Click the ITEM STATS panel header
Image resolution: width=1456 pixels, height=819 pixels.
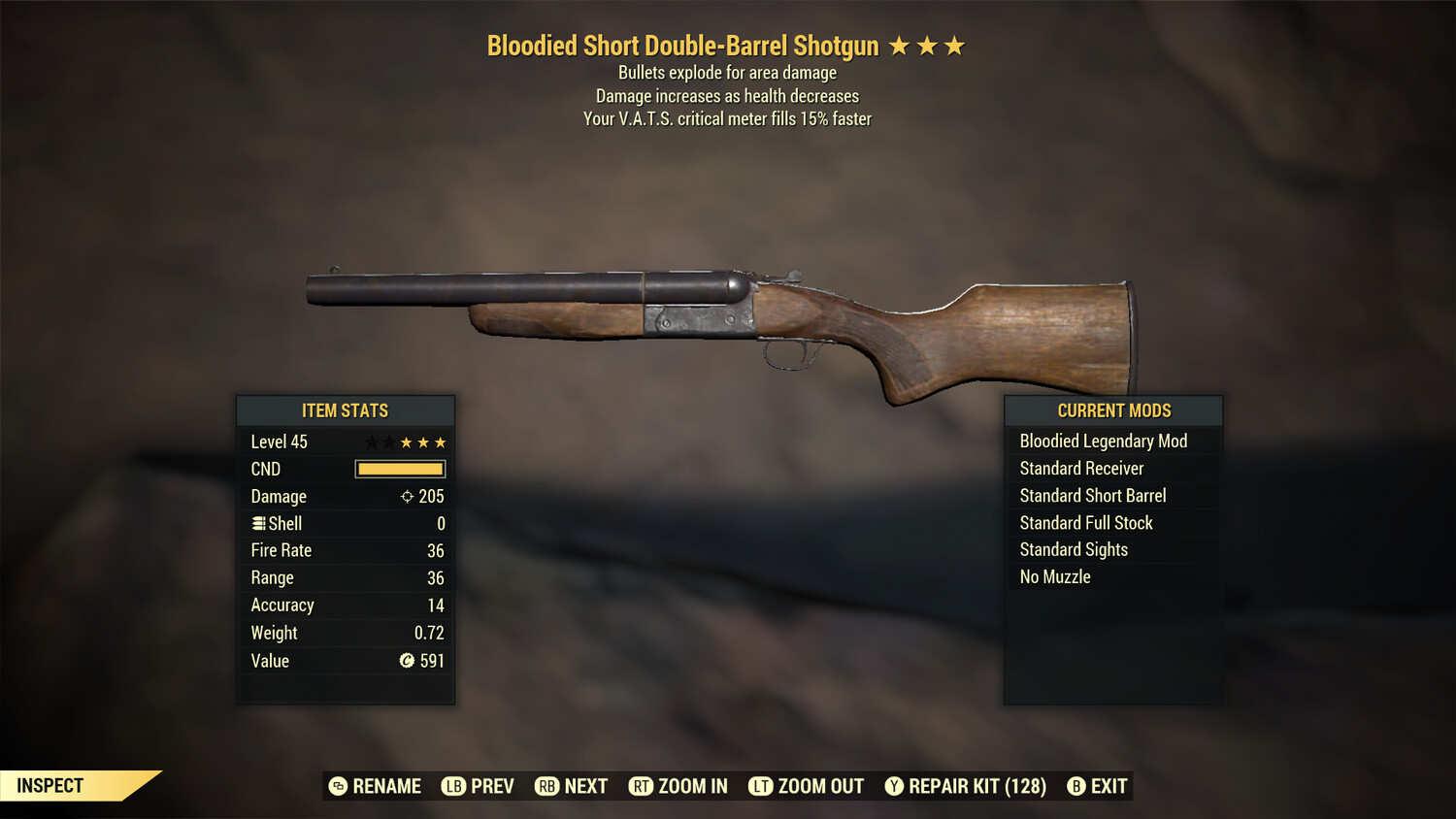[x=345, y=410]
